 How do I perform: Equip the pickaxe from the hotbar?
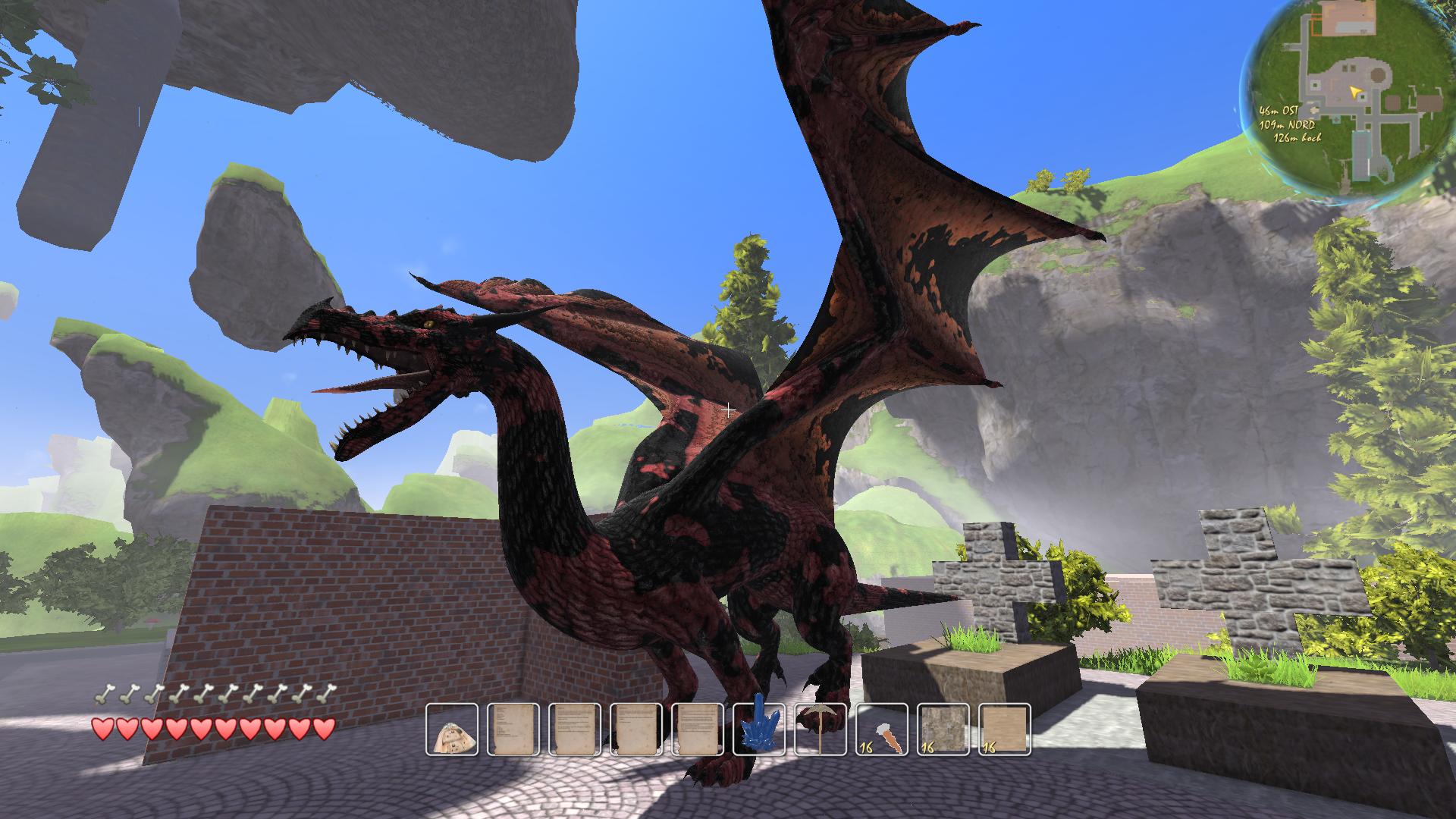tap(821, 730)
